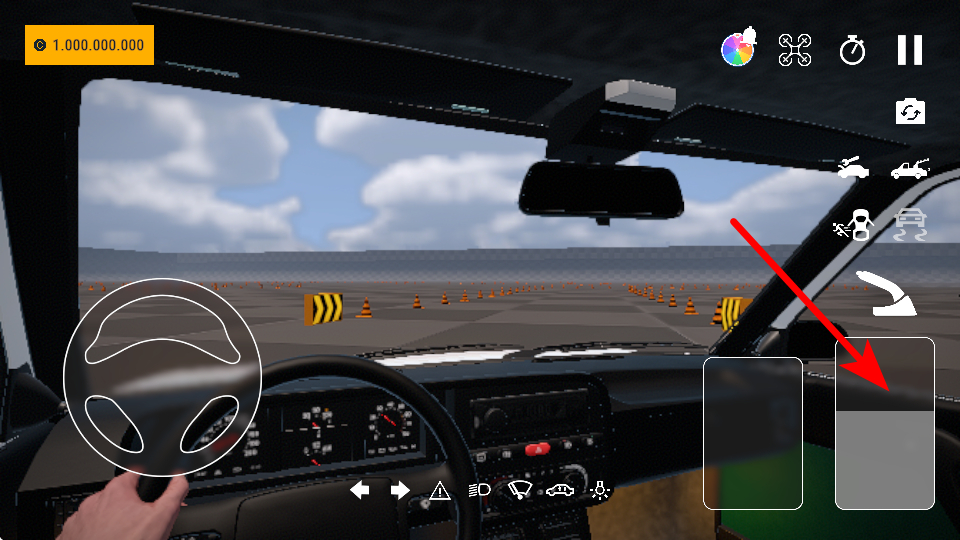
Task: Activate the drone camera view
Action: (795, 50)
